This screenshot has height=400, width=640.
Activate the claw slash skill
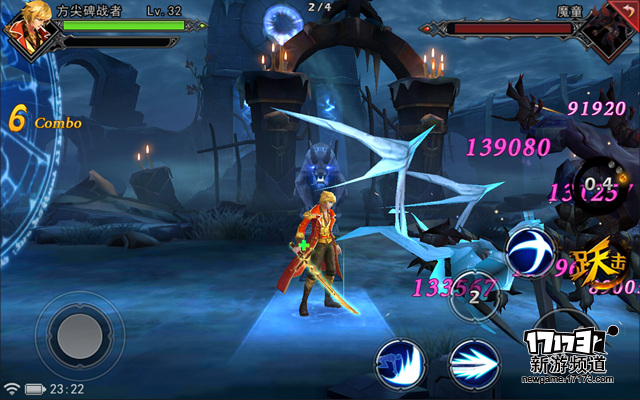point(401,361)
